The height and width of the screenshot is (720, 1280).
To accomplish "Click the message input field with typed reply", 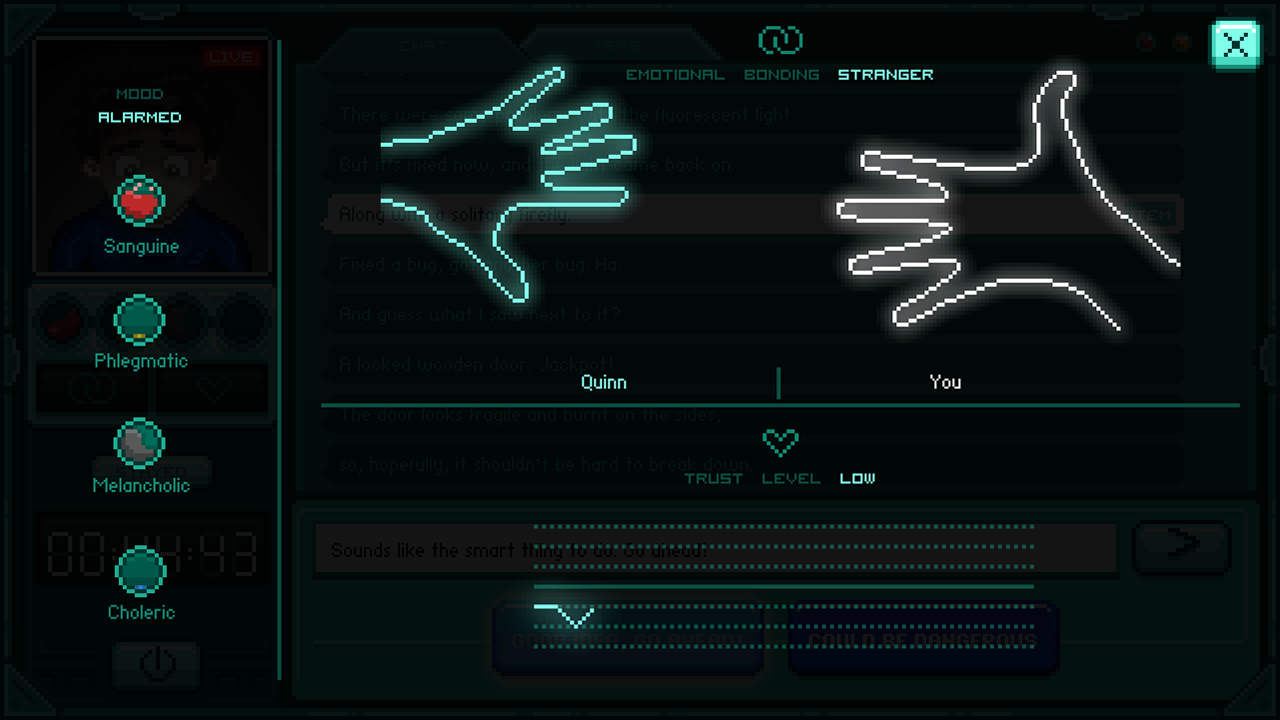I will tap(715, 549).
